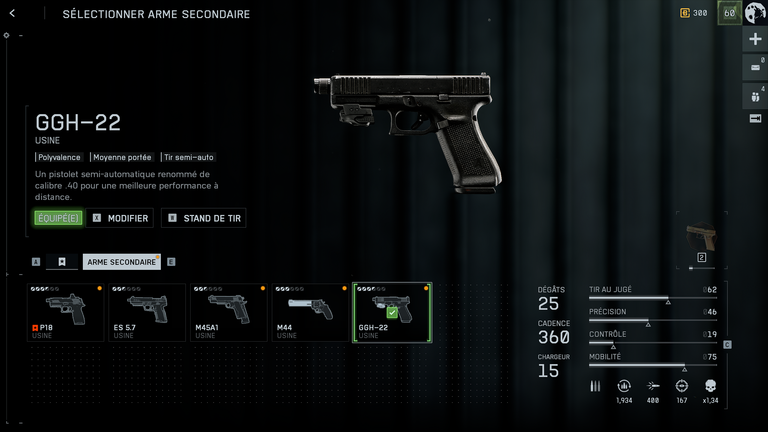Image resolution: width=768 pixels, height=432 pixels.
Task: Switch to the Arme secondaire tab
Action: tap(121, 262)
